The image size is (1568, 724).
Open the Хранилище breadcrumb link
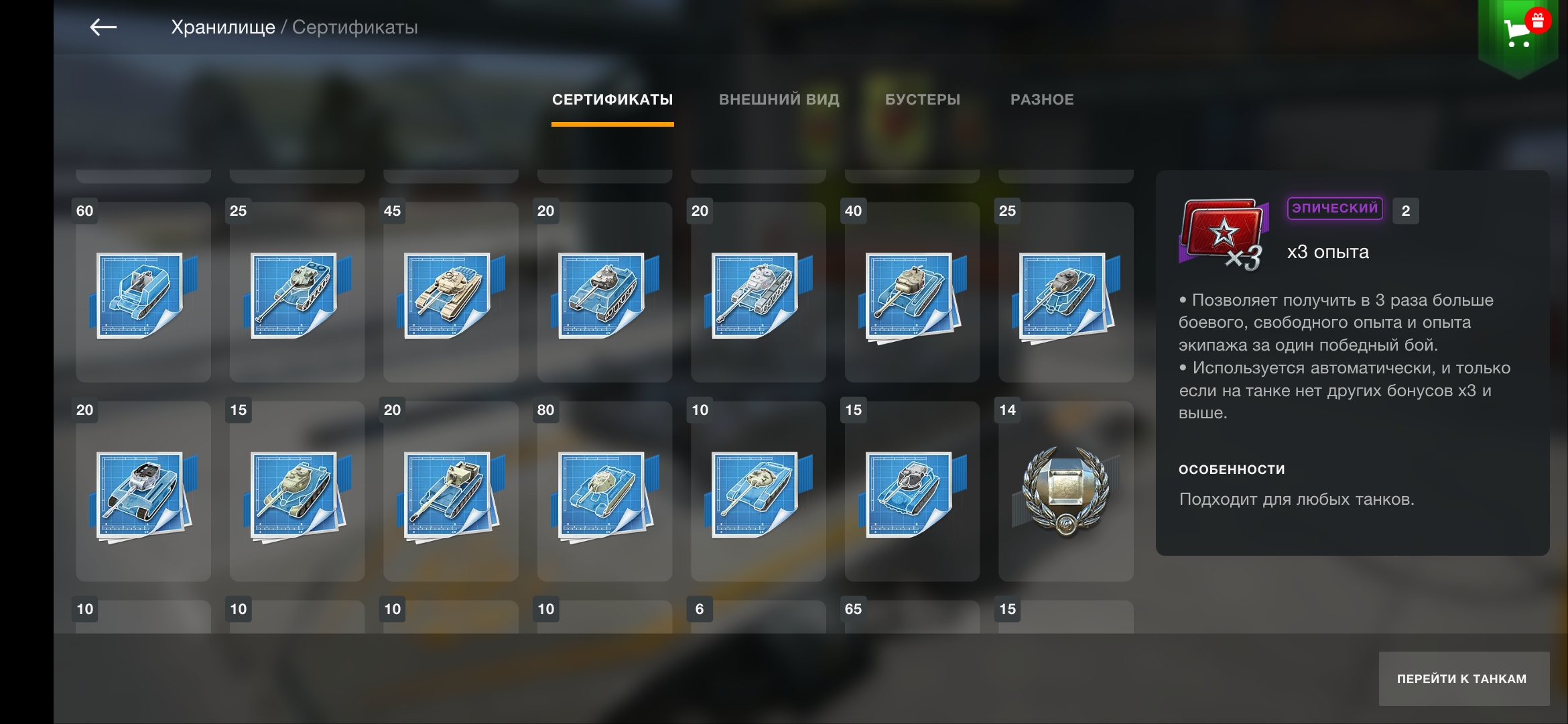(x=222, y=27)
